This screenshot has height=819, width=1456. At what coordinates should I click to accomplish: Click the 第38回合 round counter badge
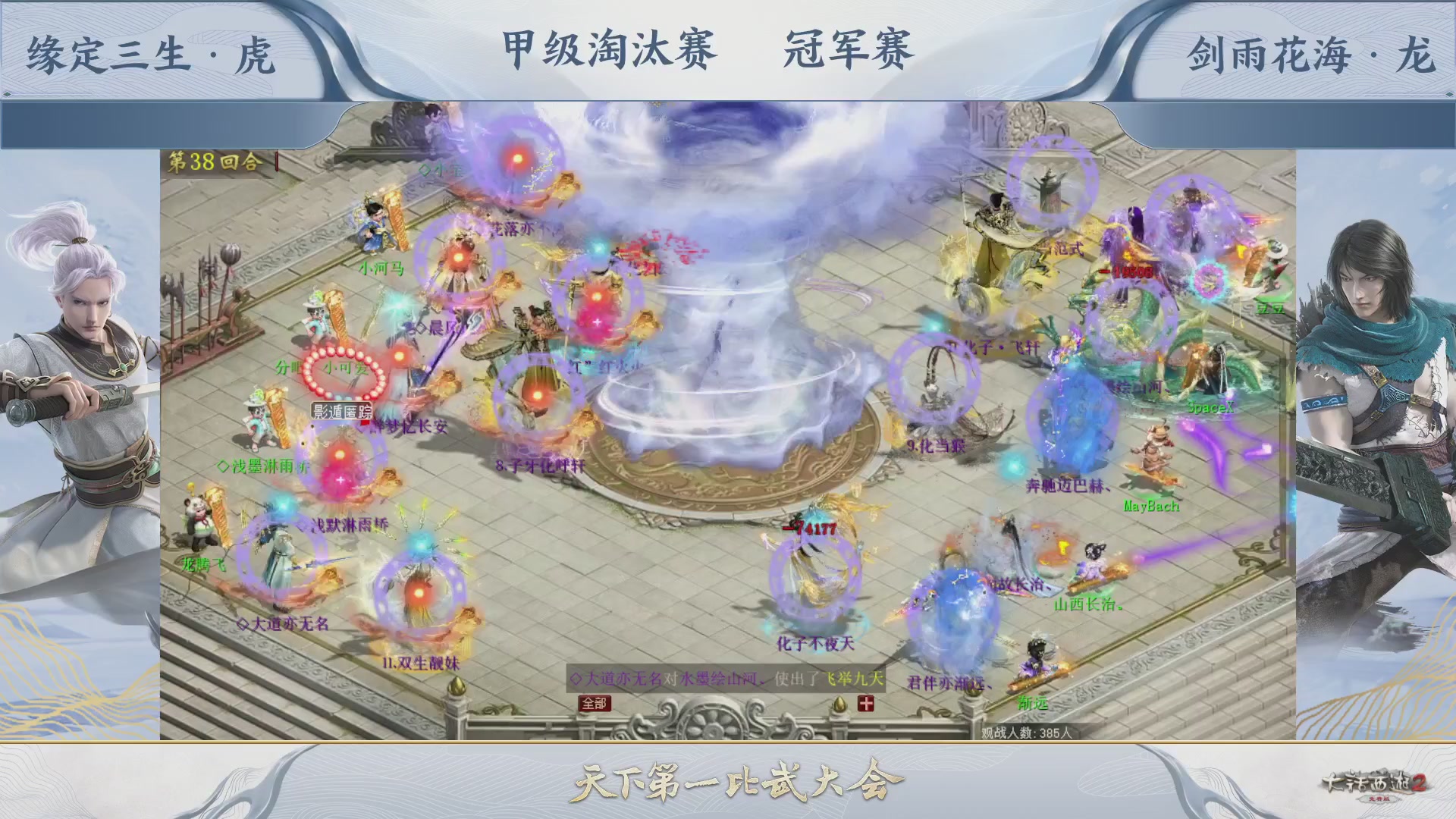(212, 161)
